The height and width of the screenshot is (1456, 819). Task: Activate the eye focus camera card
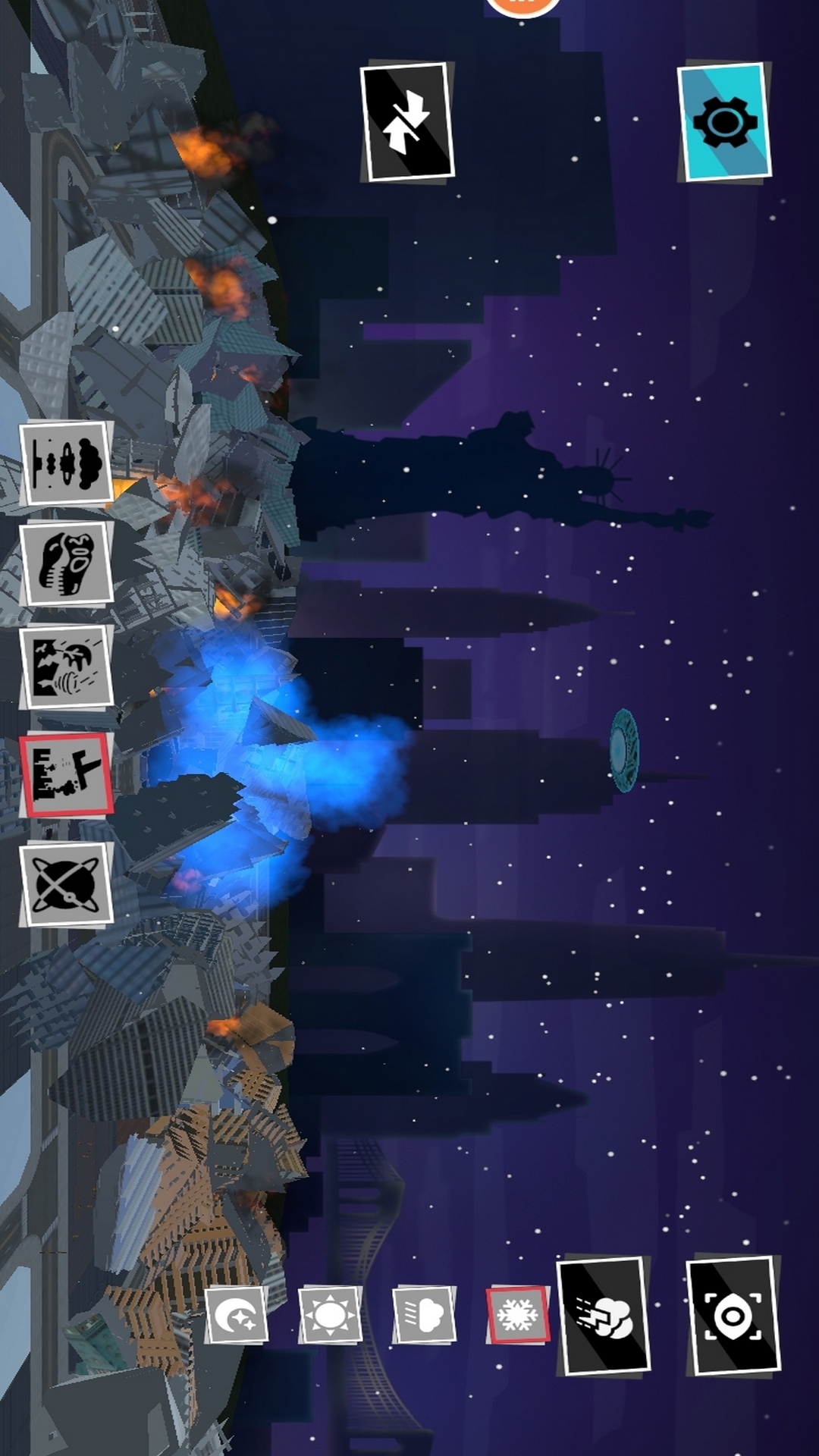pos(733,1315)
